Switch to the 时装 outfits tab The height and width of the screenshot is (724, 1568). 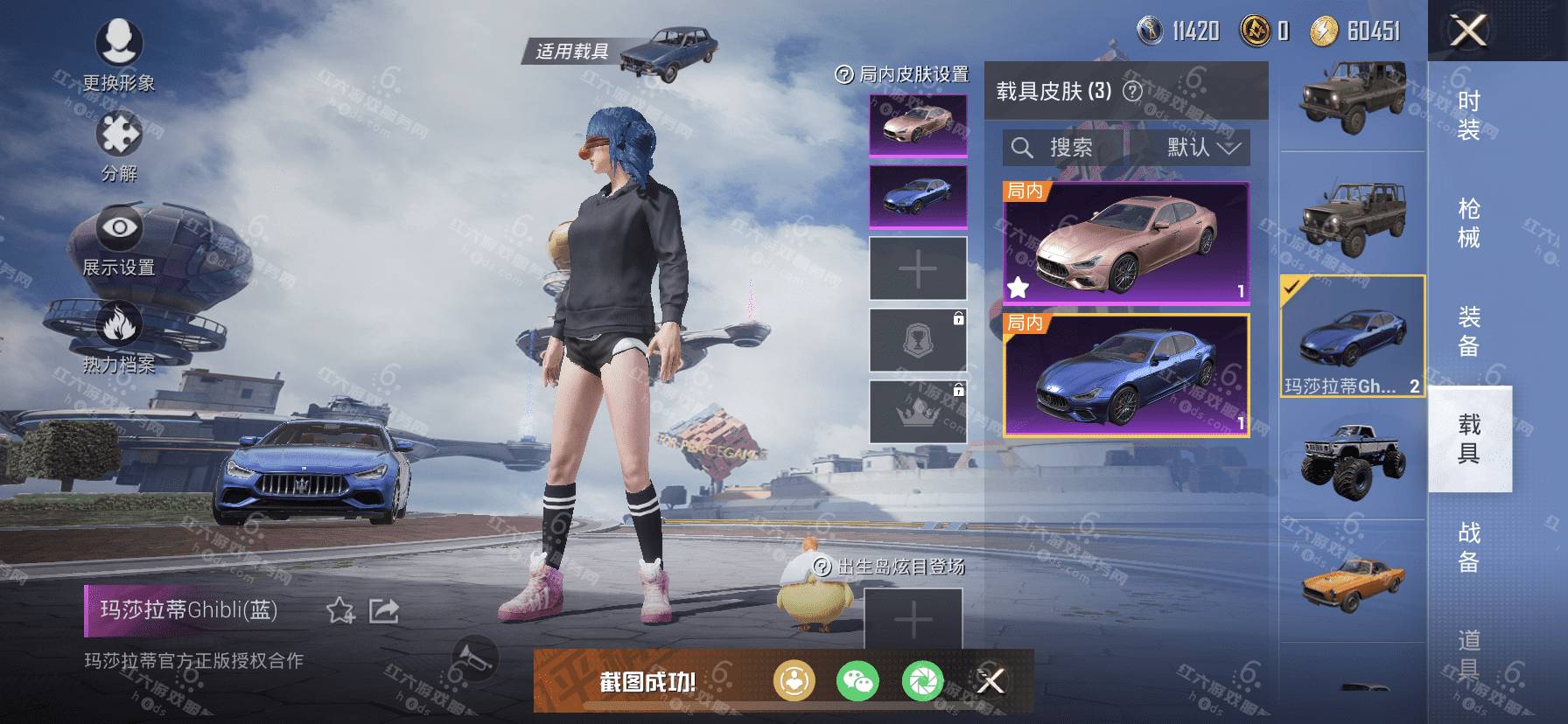tap(1469, 115)
